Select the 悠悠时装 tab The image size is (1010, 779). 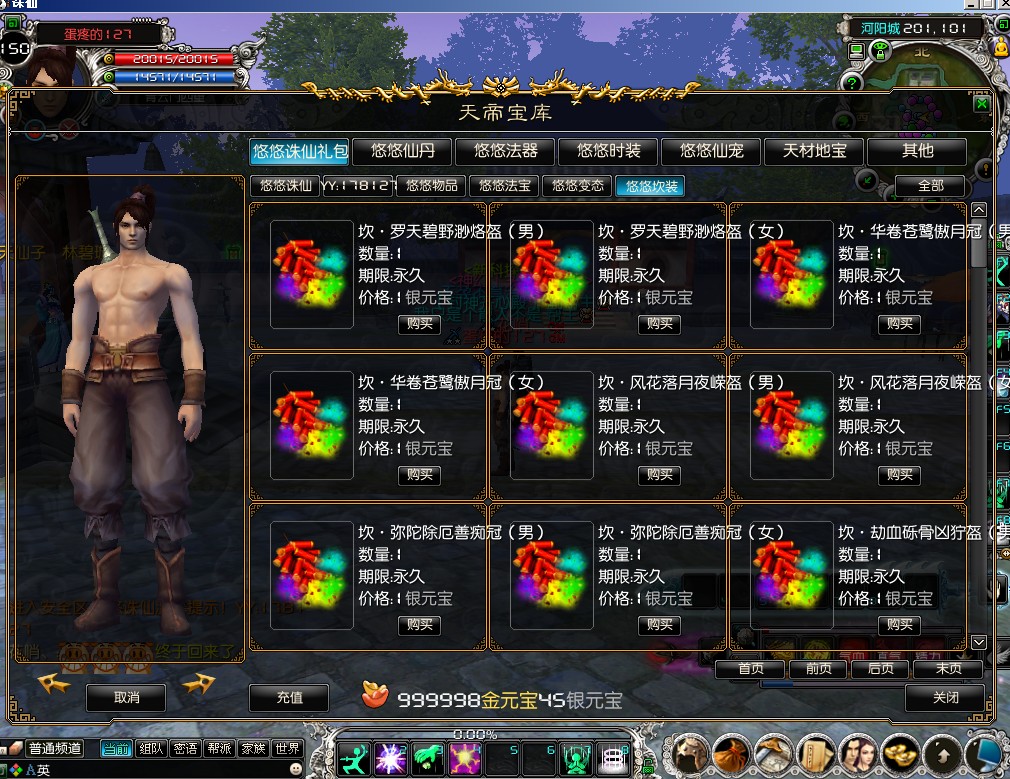608,151
